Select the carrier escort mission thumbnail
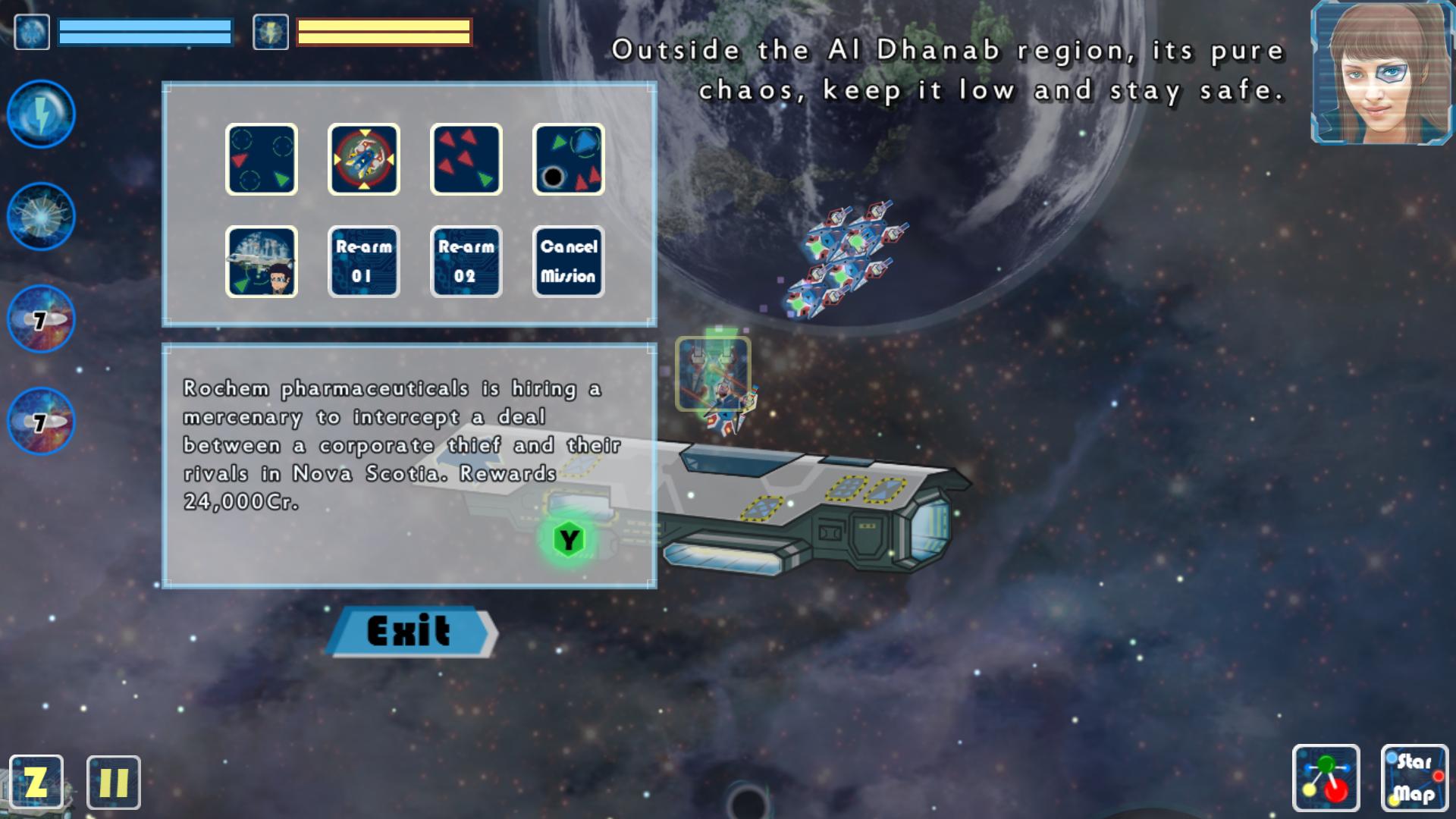1456x819 pixels. point(261,261)
